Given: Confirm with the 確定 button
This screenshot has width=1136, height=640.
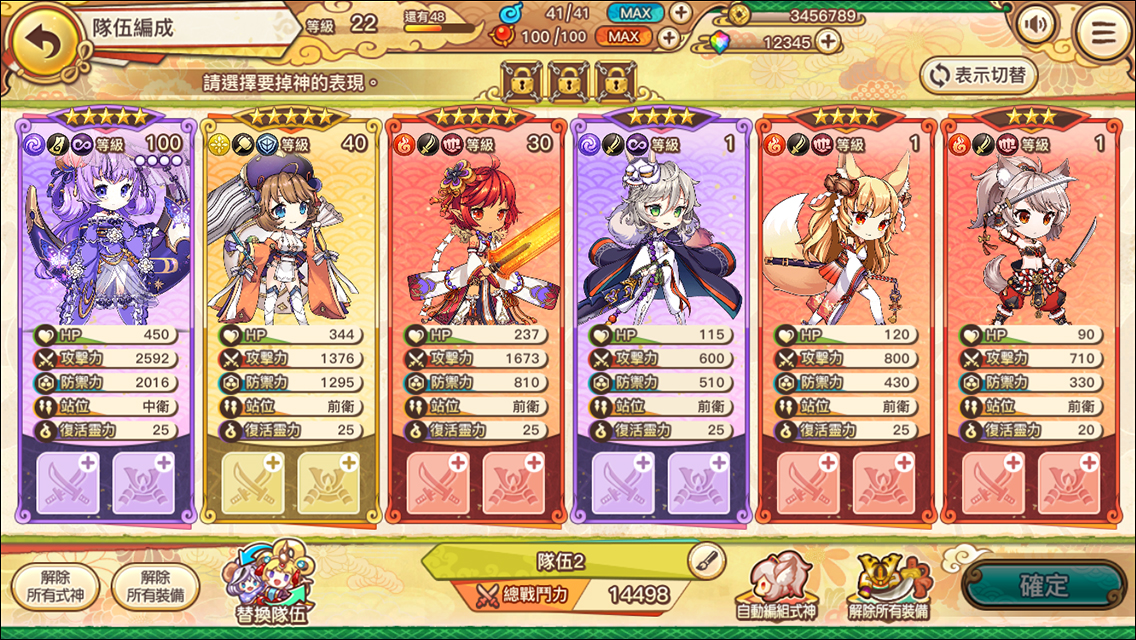Looking at the screenshot, I should click(x=1043, y=586).
